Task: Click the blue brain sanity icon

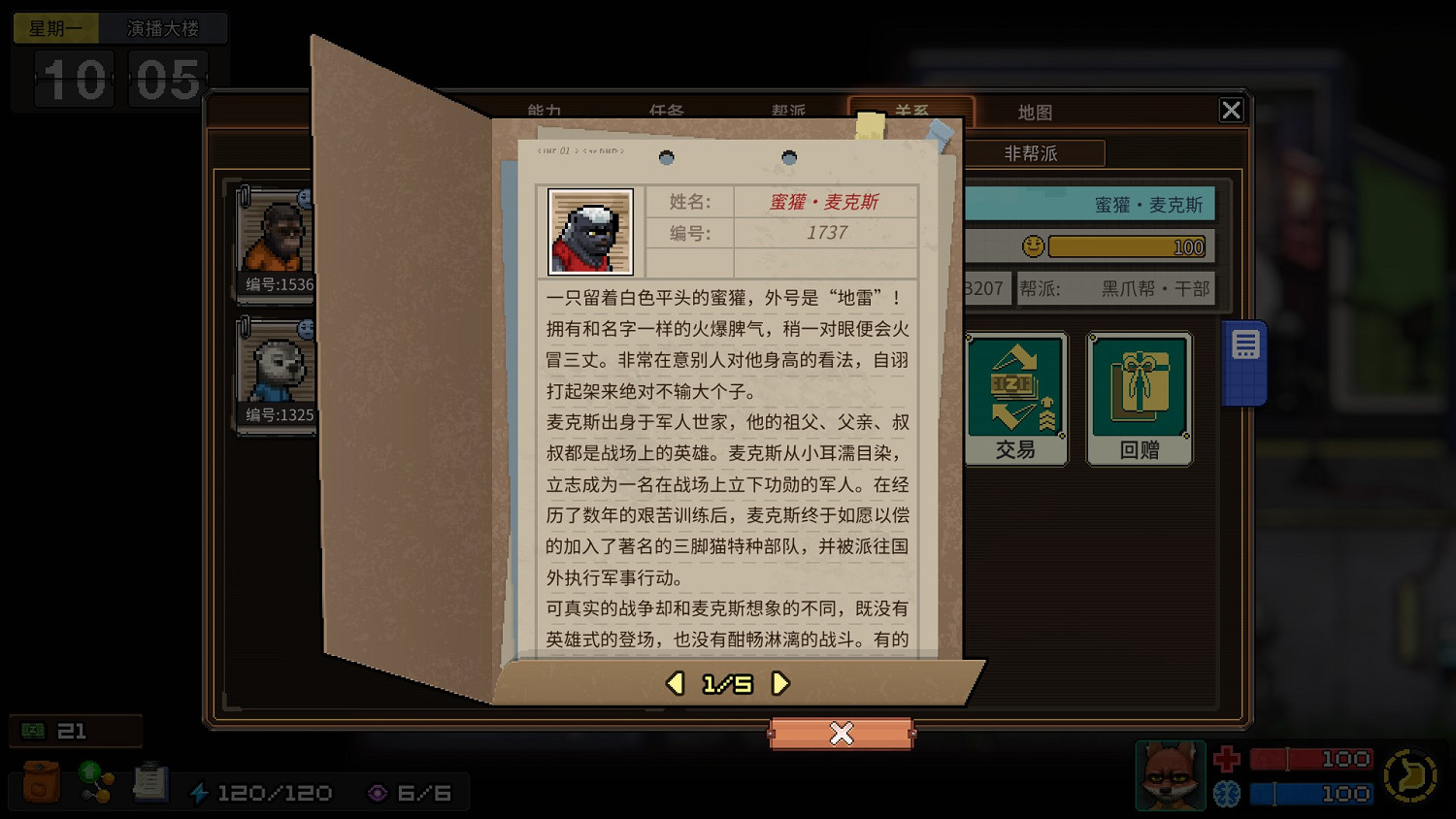Action: (x=1227, y=793)
